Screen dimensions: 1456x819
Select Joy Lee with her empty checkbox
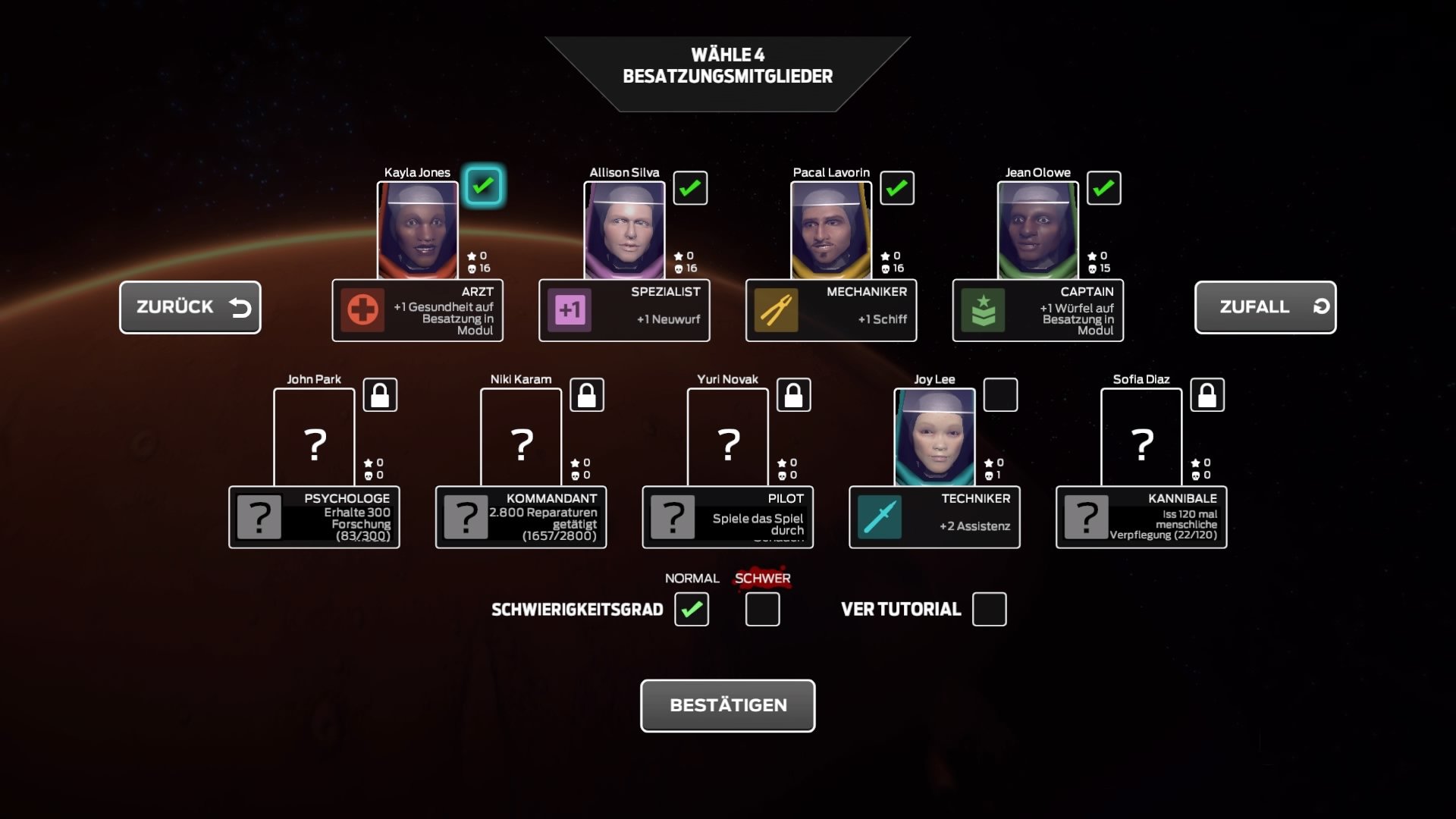coord(1001,394)
